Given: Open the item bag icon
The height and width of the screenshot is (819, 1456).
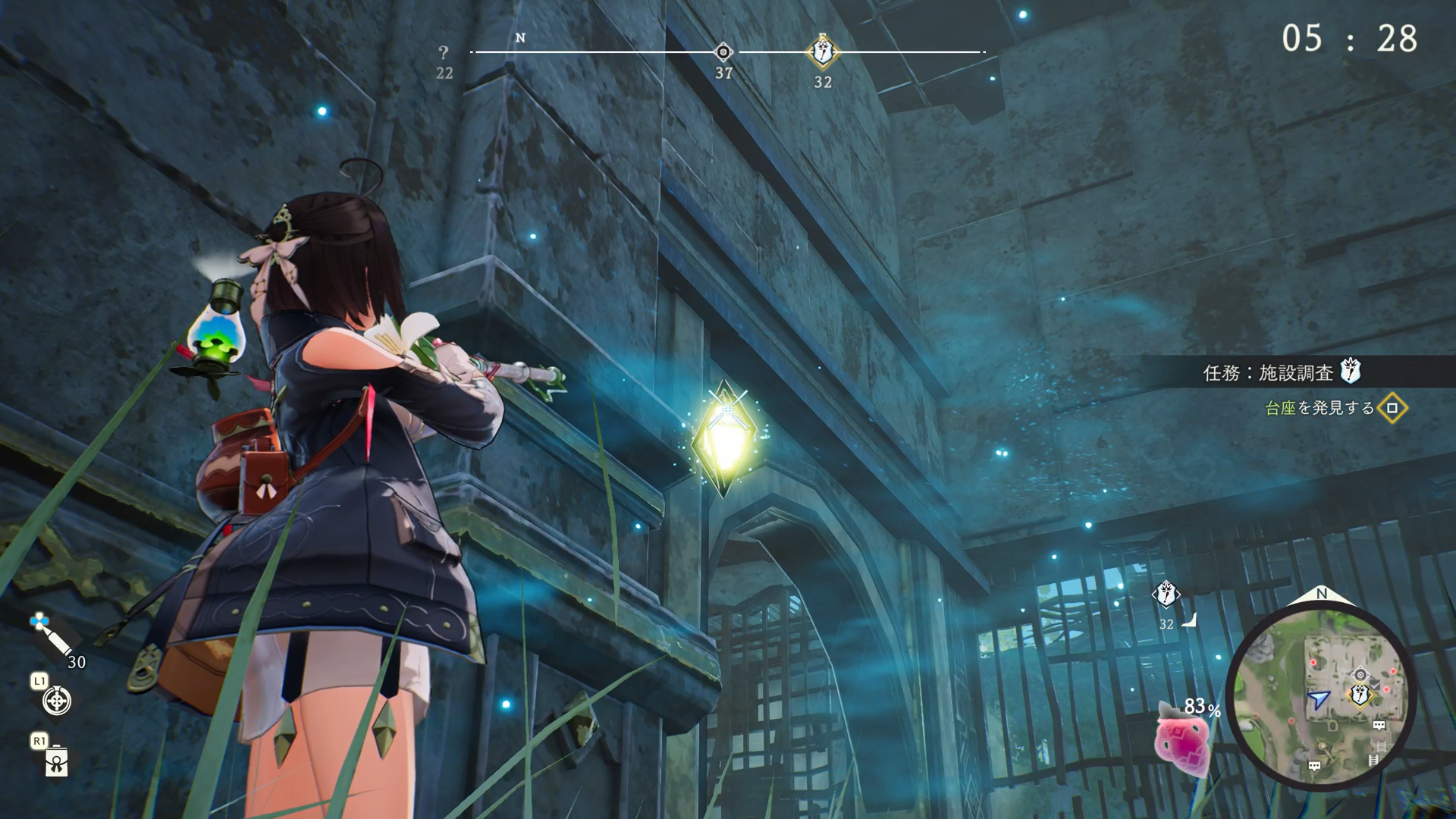Looking at the screenshot, I should coord(57,761).
